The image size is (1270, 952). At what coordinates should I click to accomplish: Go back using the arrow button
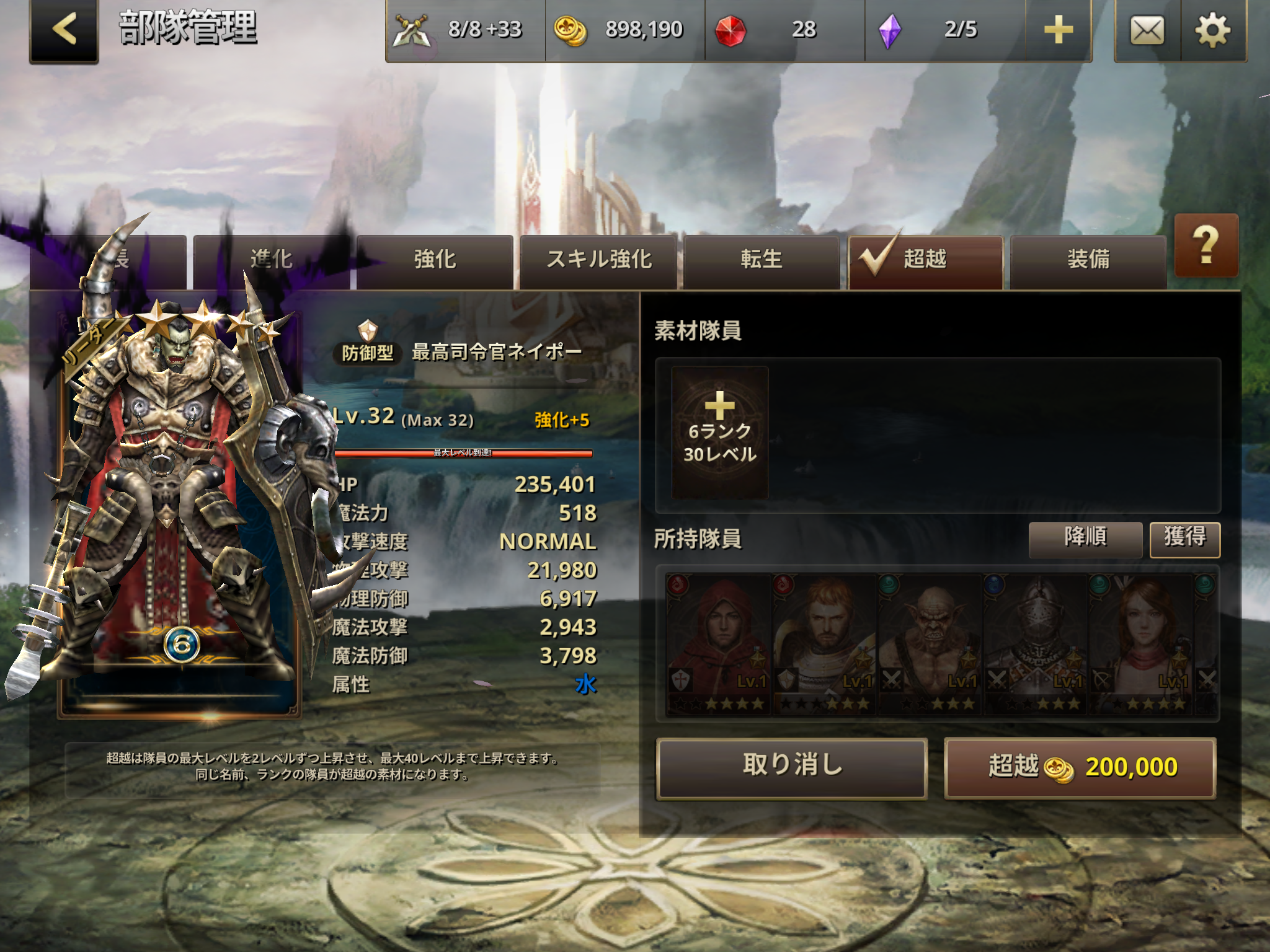(64, 30)
